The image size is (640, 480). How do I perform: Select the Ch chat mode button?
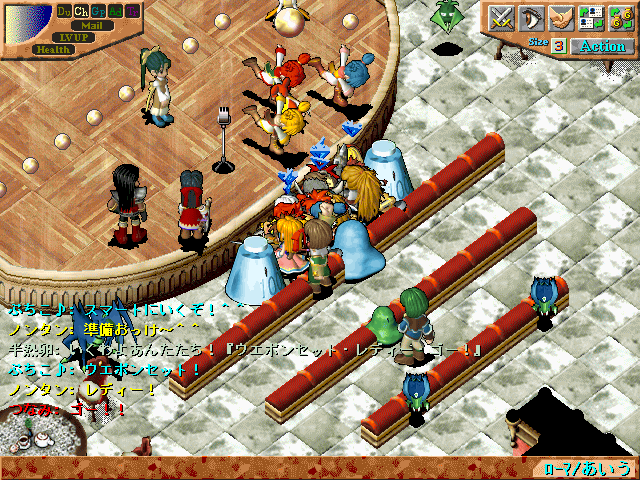[x=81, y=11]
